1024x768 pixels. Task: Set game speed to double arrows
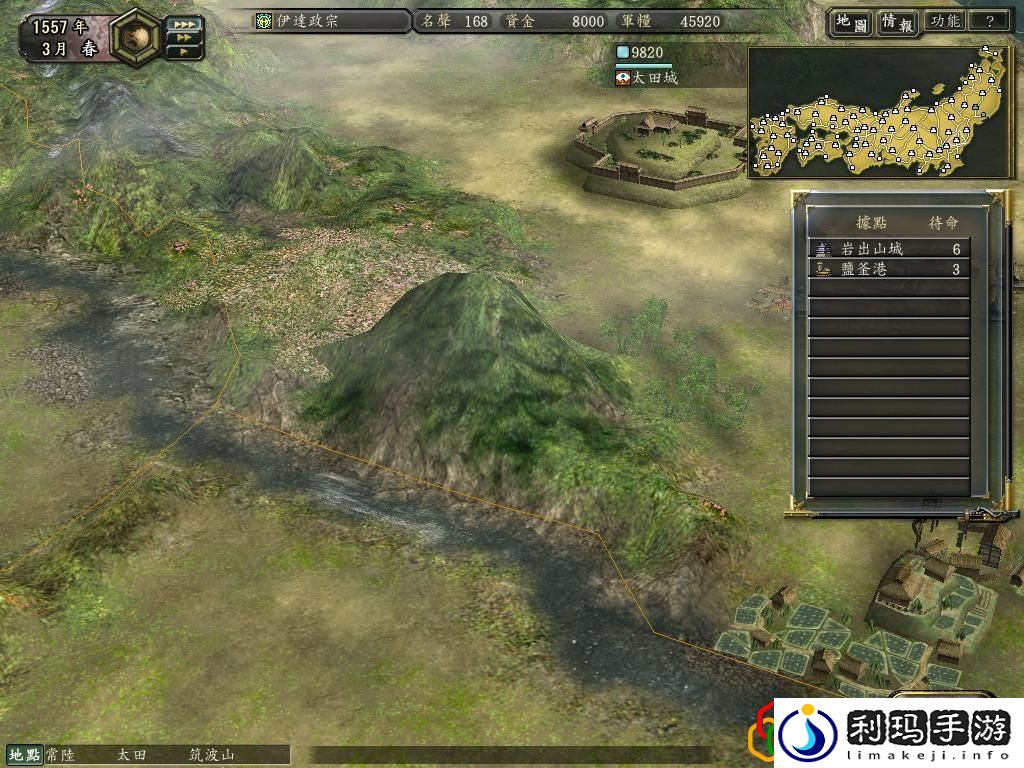(182, 37)
